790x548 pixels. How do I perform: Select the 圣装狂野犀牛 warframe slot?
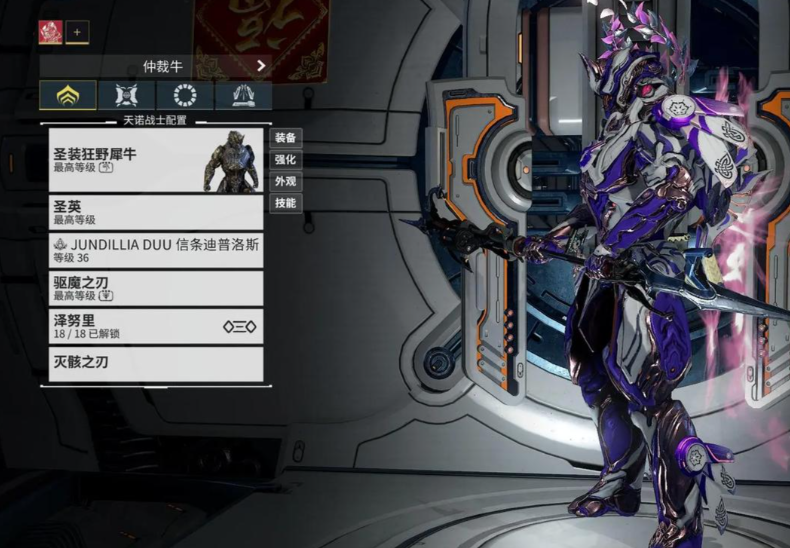tap(155, 160)
